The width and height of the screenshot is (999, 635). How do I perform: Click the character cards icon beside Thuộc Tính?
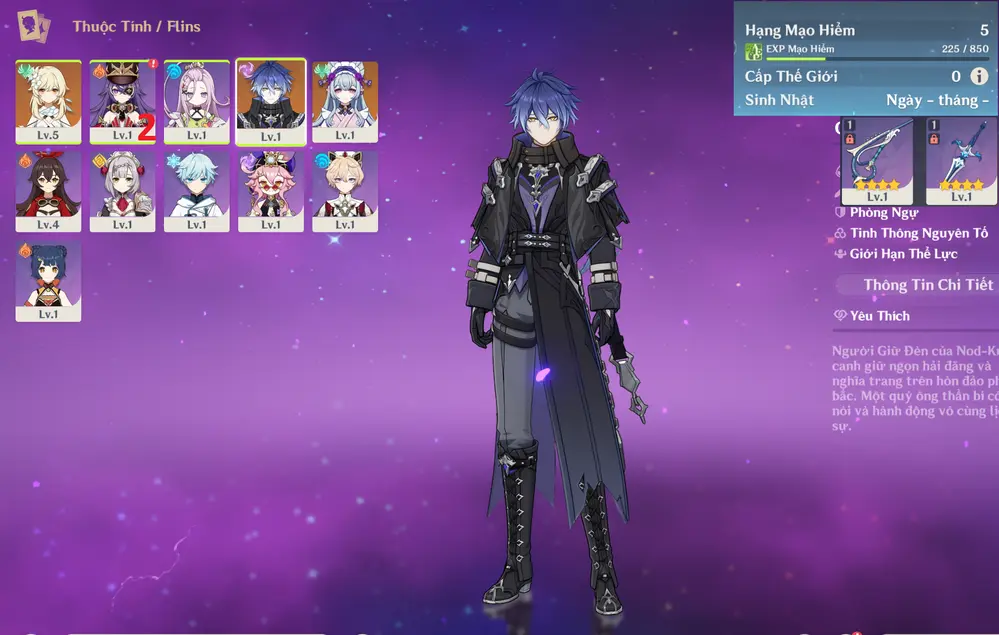point(34,25)
